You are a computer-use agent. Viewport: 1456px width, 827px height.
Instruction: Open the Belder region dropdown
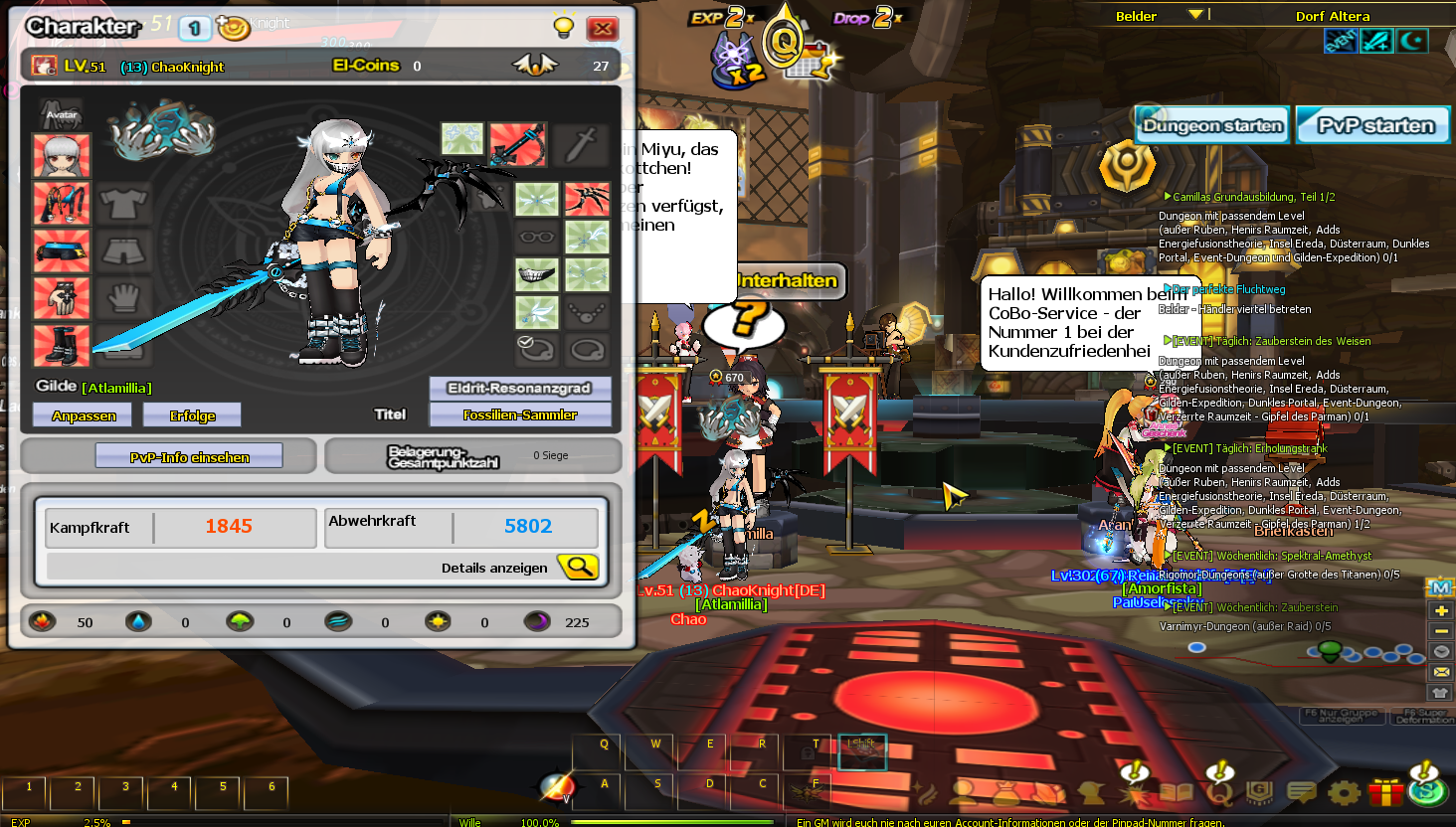click(x=1195, y=15)
